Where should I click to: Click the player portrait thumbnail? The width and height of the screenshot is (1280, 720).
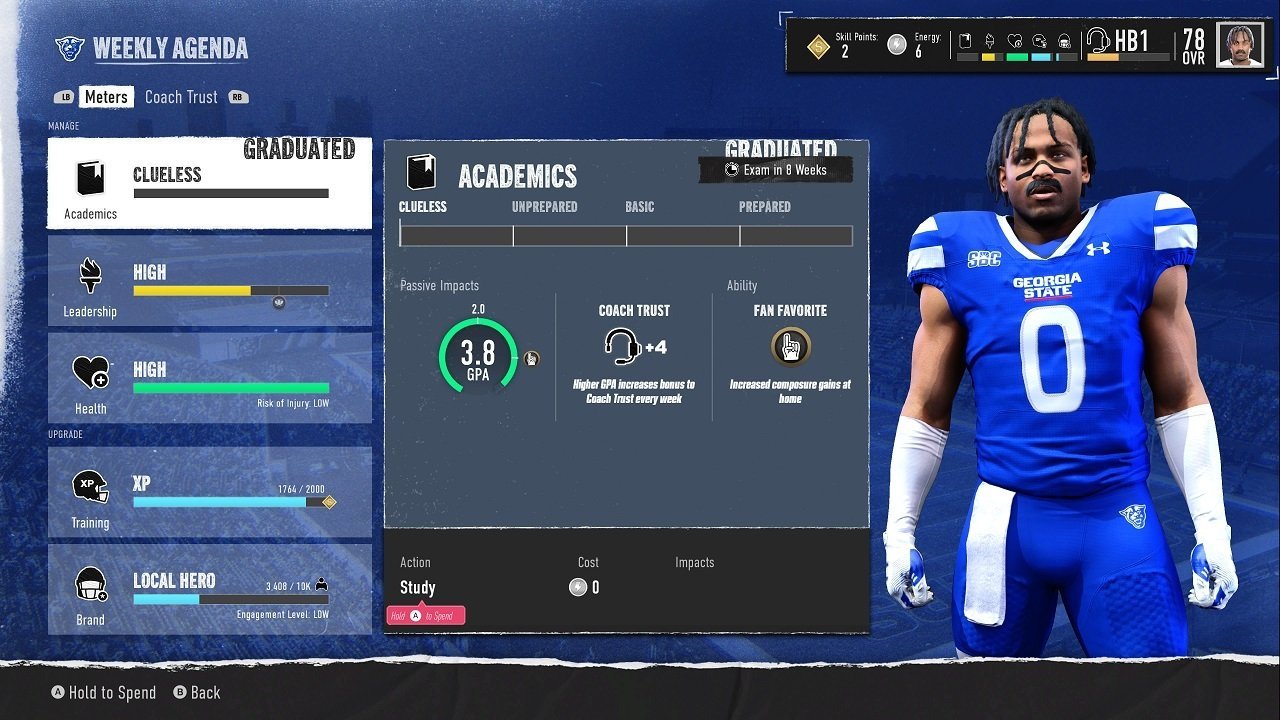coord(1240,45)
